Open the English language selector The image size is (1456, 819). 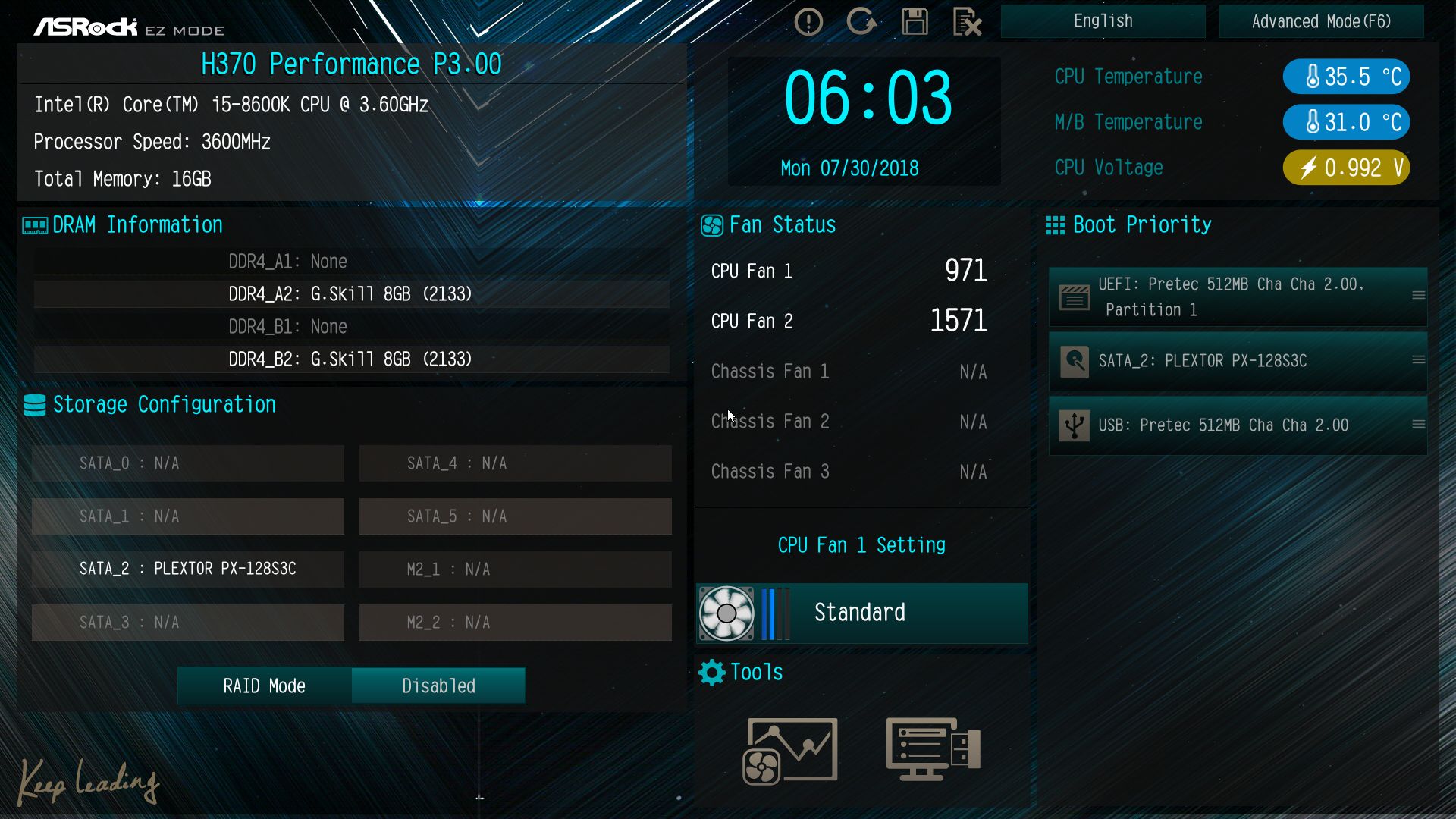(x=1103, y=21)
